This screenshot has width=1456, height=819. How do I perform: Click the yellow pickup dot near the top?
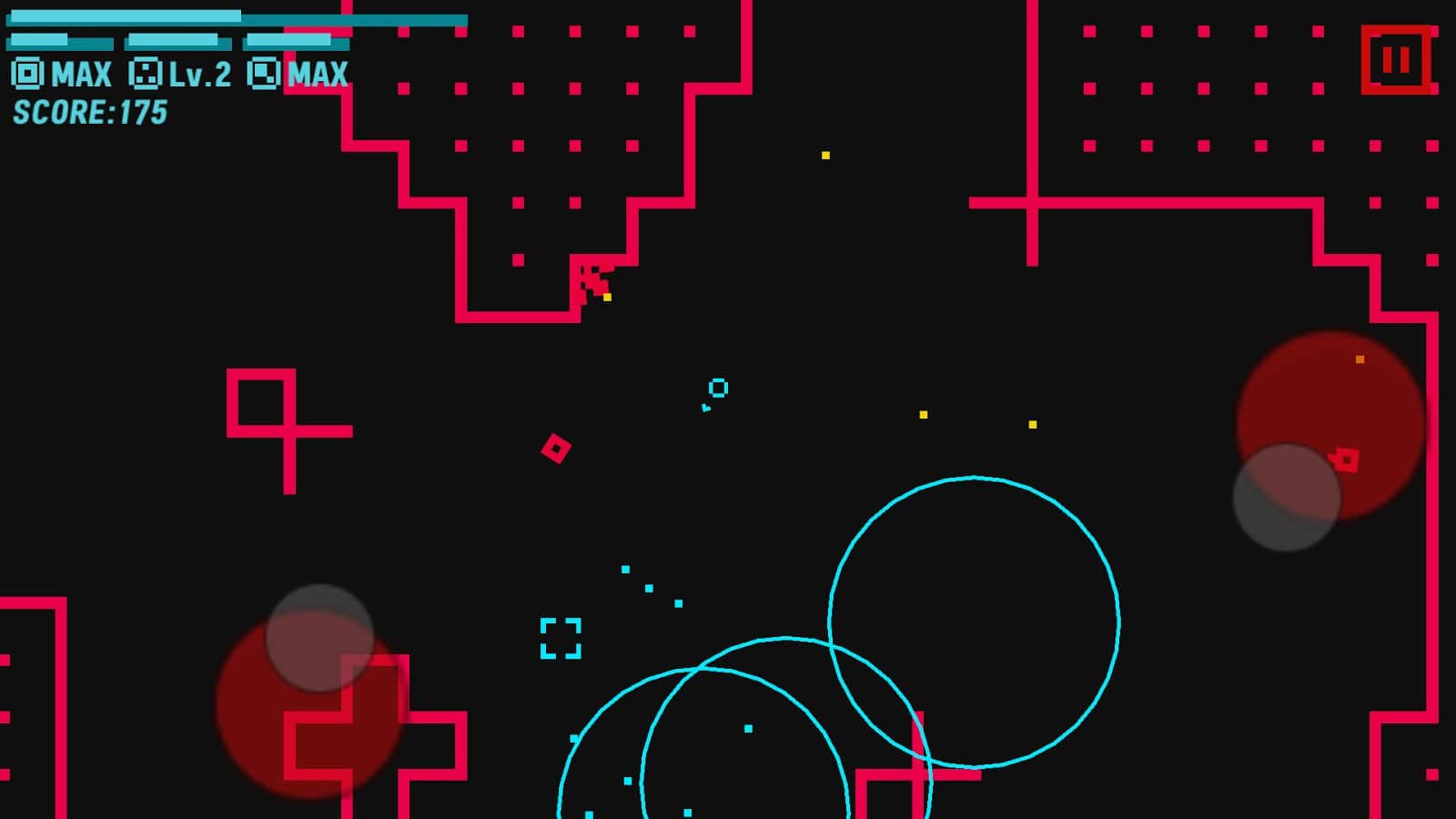coord(824,155)
